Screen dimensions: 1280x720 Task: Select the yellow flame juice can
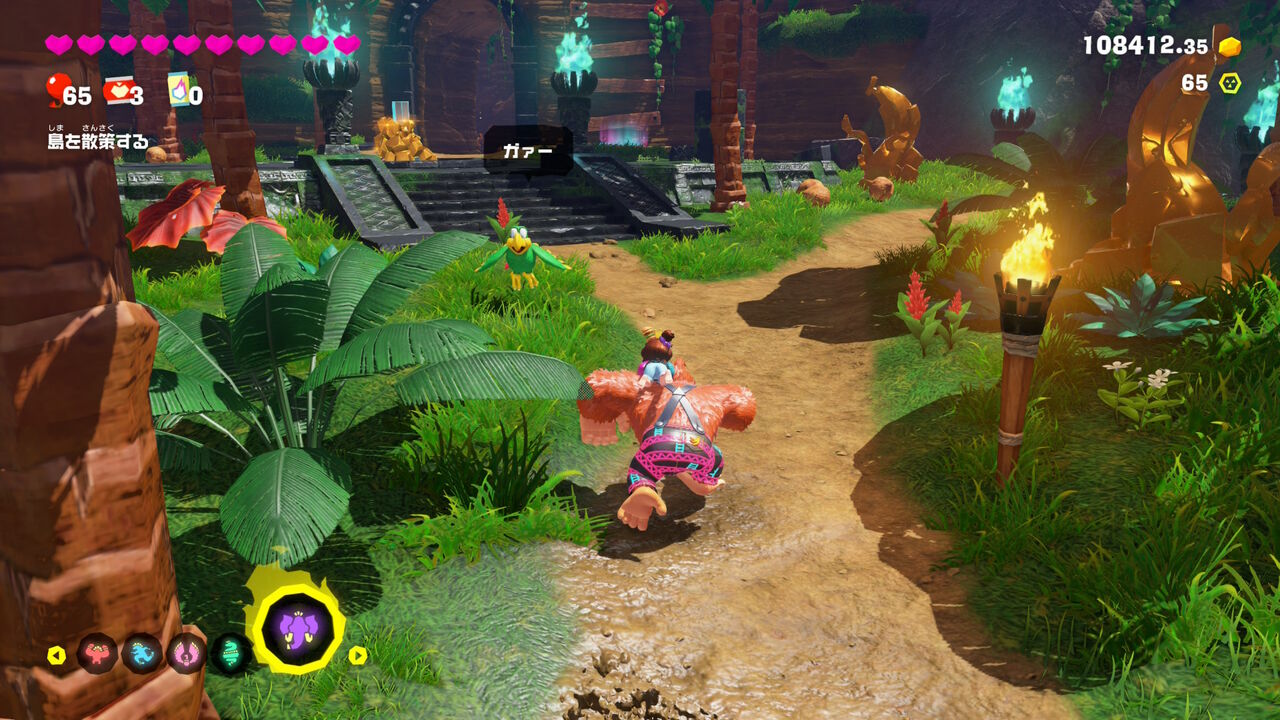[x=178, y=89]
